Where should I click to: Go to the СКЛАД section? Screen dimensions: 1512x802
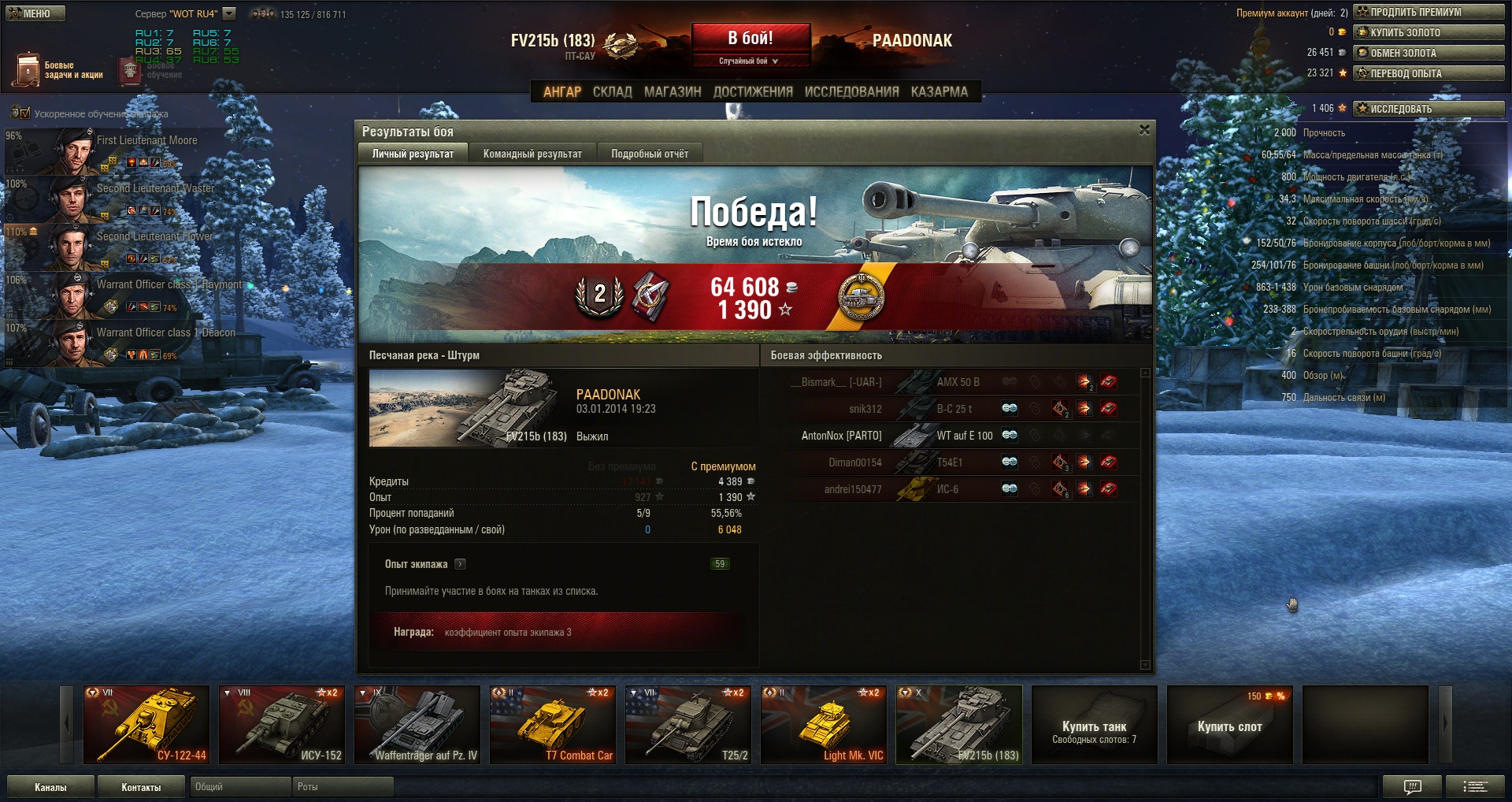612,91
